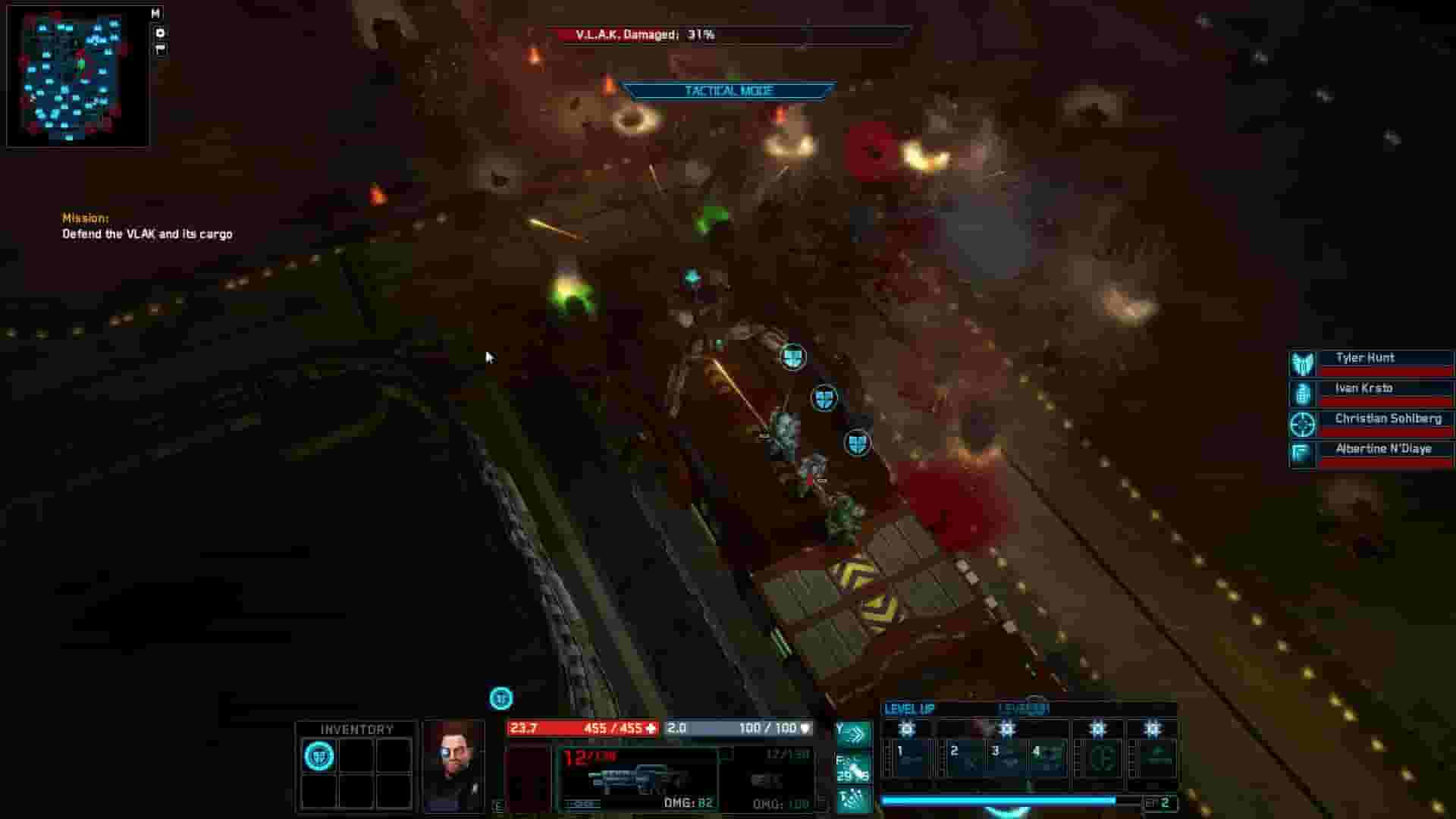Open the Inventory tab
The height and width of the screenshot is (819, 1456).
[355, 727]
